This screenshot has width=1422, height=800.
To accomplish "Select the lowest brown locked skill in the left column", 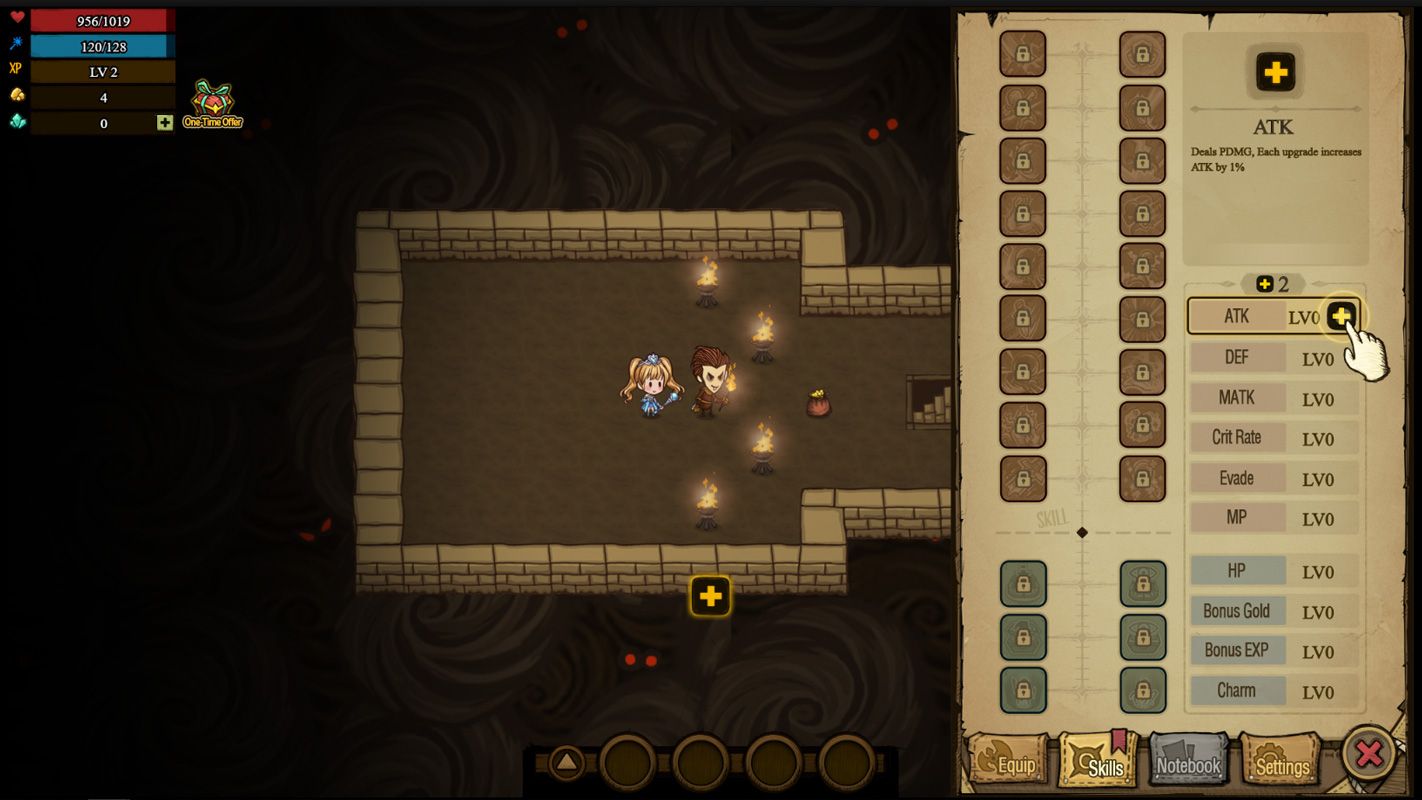I will pyautogui.click(x=1022, y=478).
